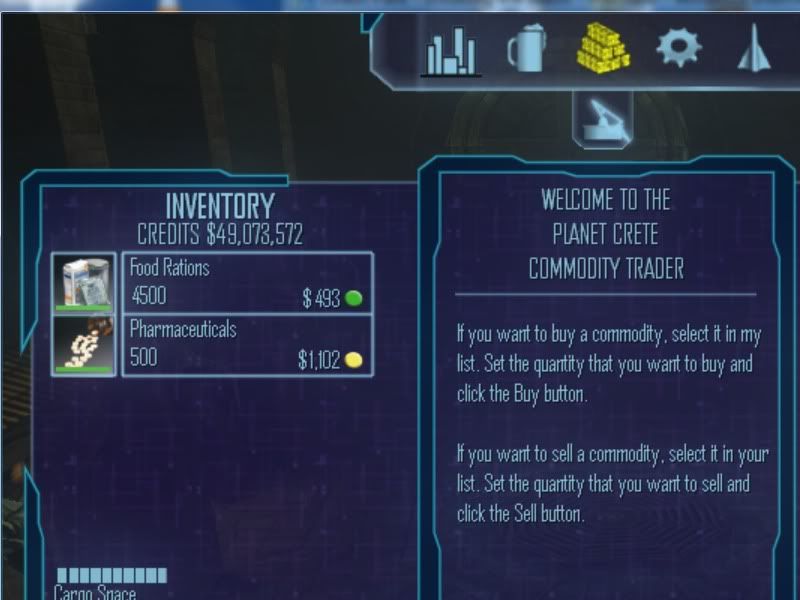Switch to the ship dealer tab

[751, 48]
